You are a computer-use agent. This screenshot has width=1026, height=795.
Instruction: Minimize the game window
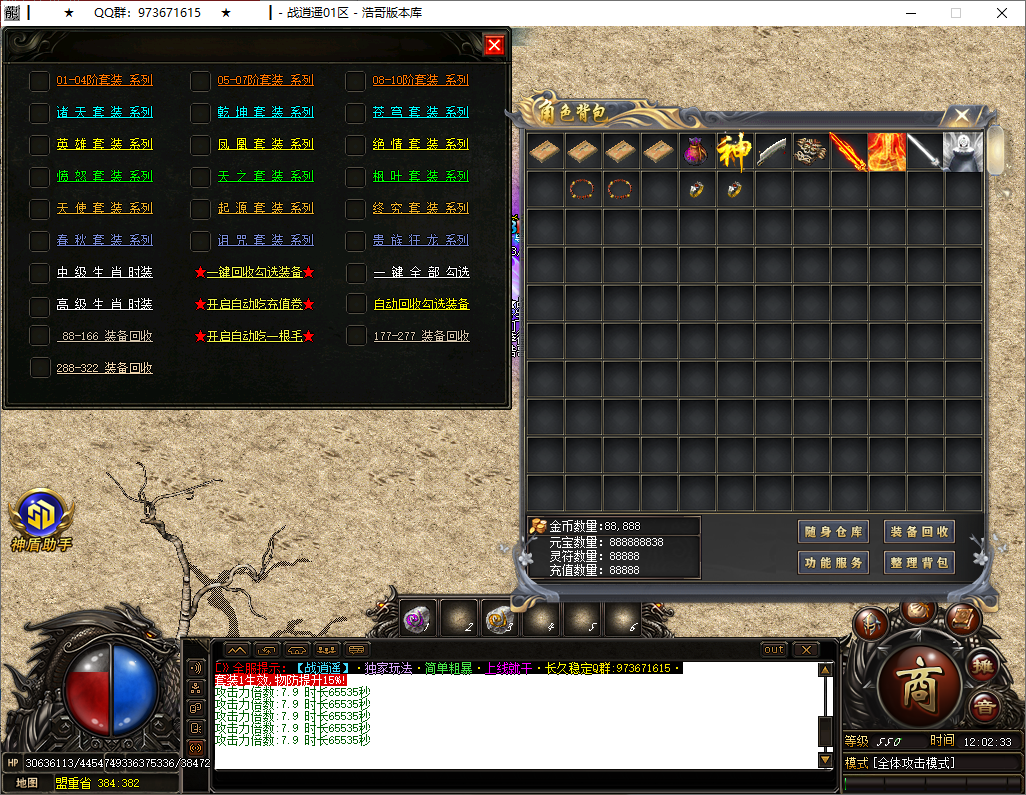pos(910,13)
